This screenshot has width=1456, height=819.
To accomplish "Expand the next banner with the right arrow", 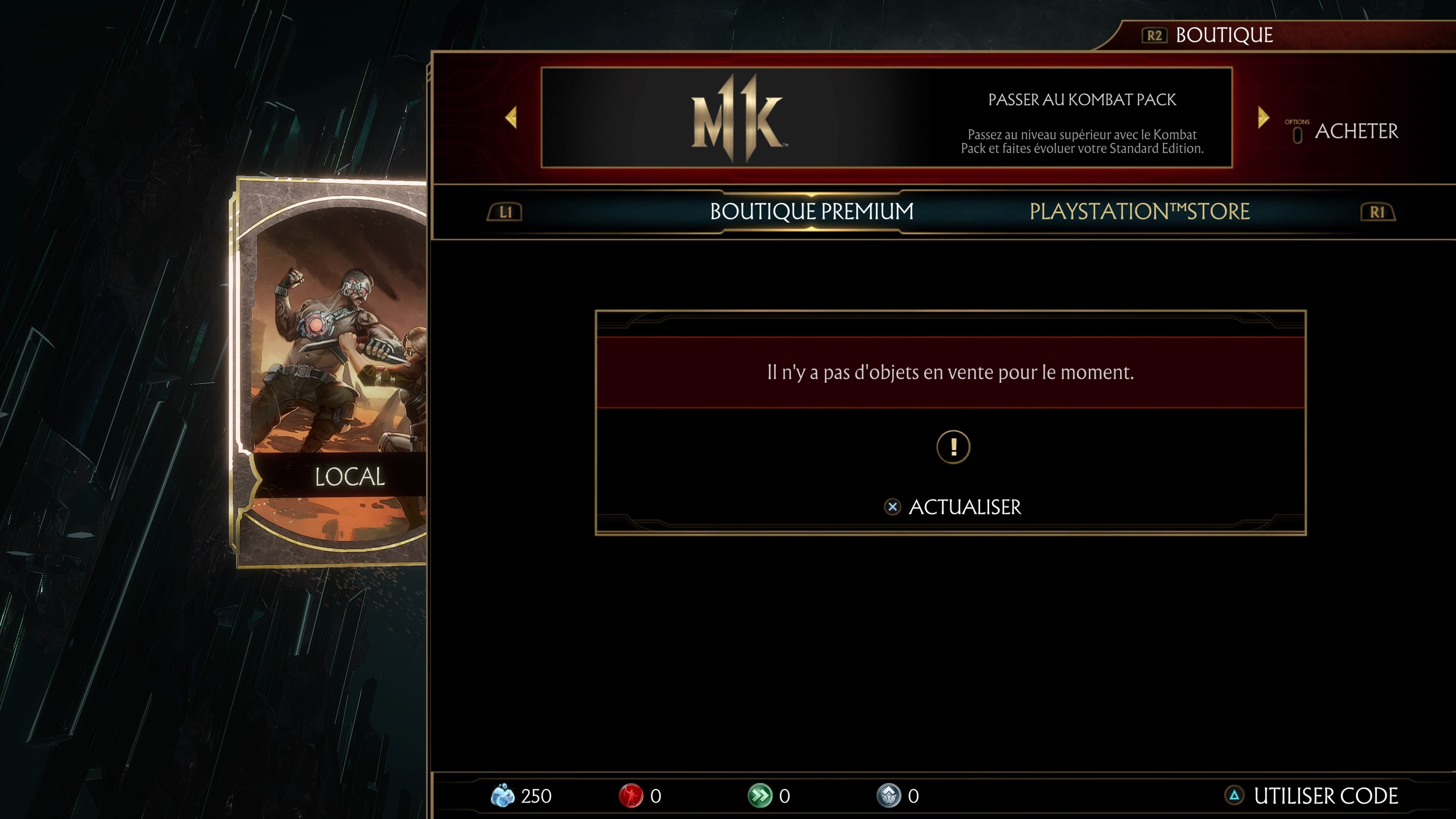I will 1263,117.
